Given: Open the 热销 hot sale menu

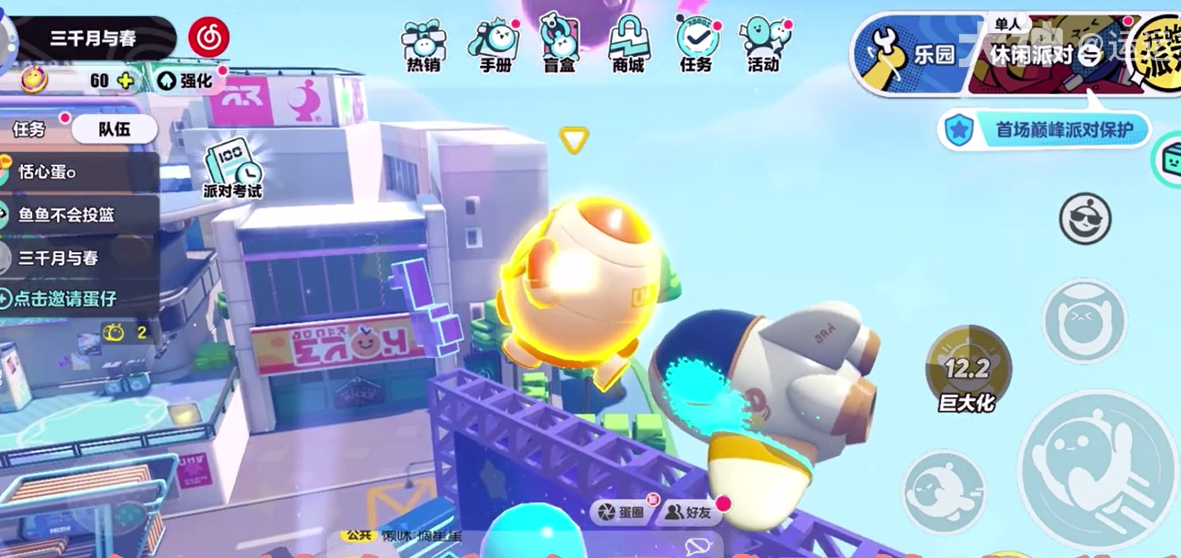Looking at the screenshot, I should 423,46.
